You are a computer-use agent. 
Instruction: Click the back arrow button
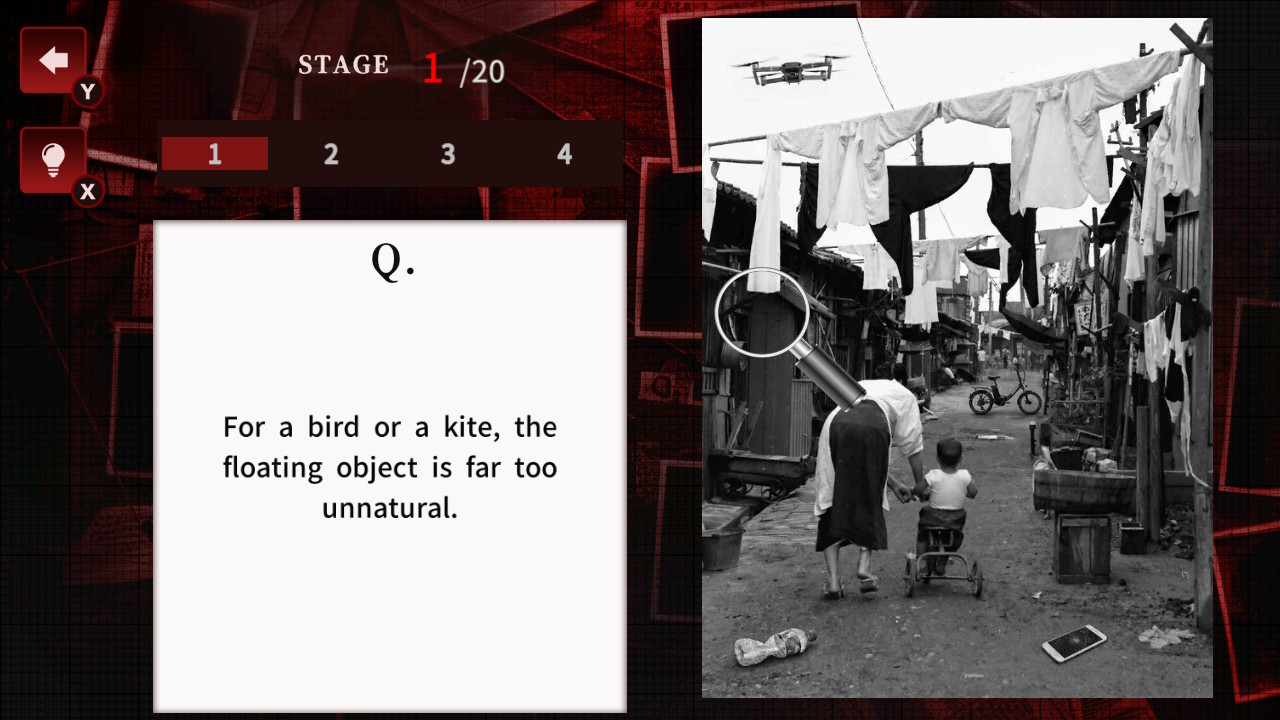(x=52, y=59)
